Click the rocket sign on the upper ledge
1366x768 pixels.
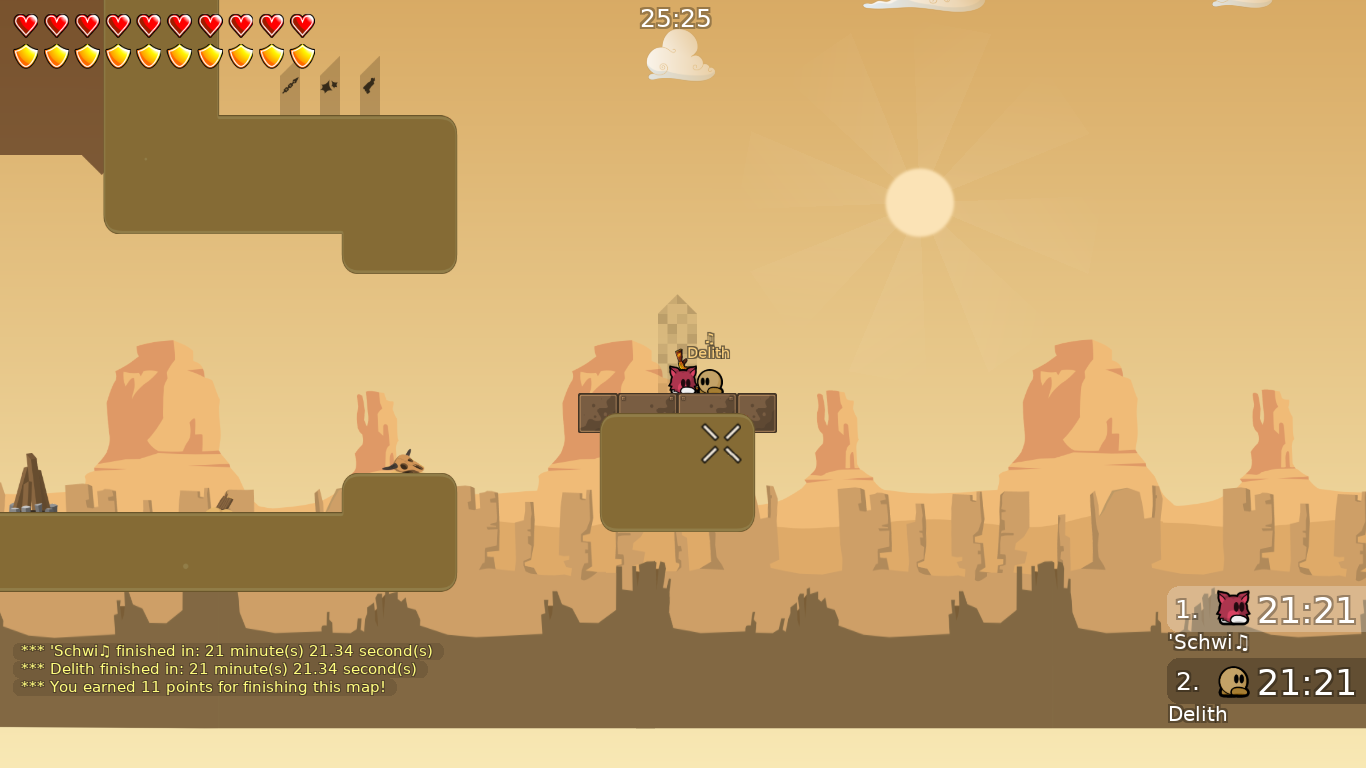click(368, 85)
